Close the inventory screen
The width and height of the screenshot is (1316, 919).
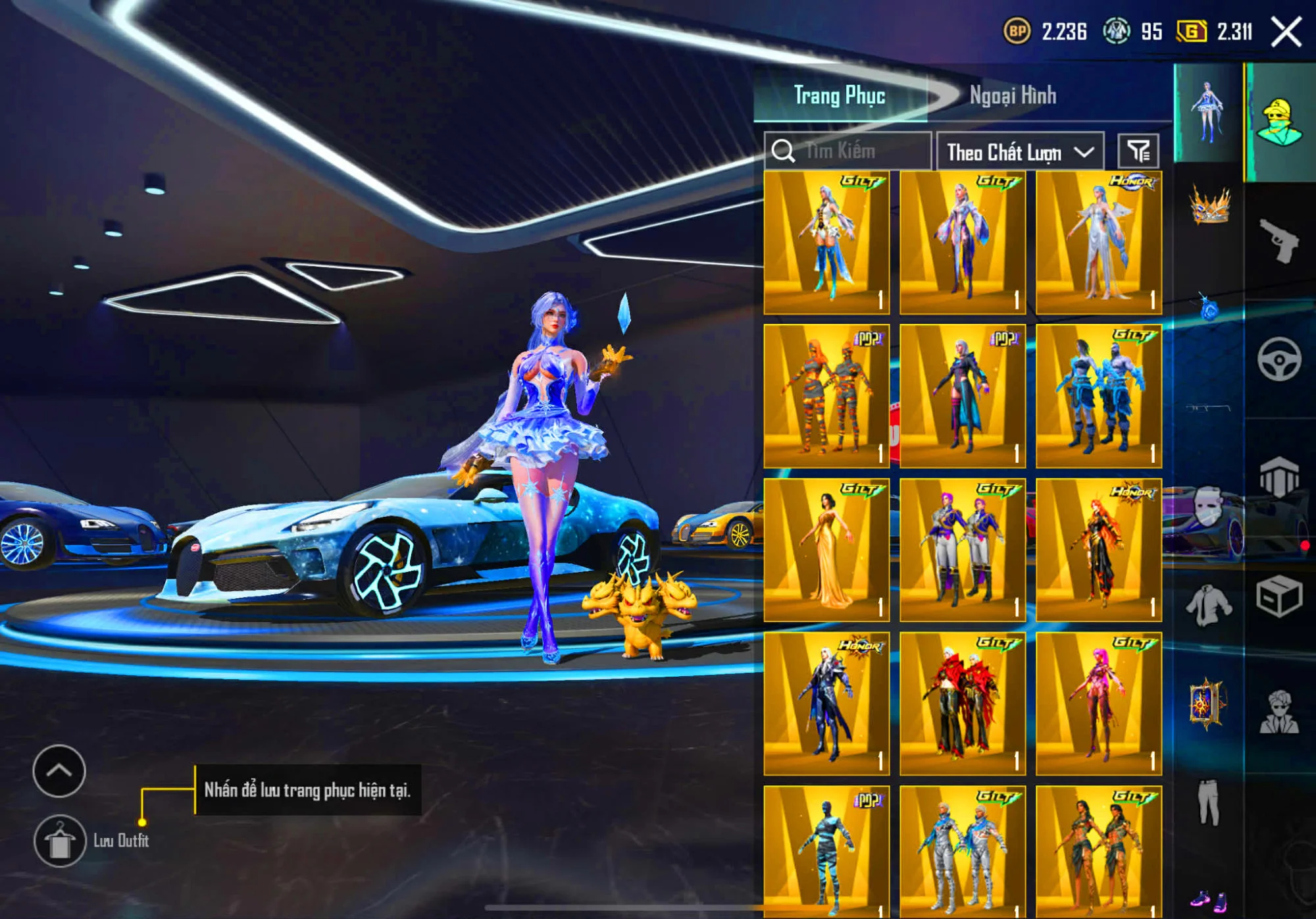tap(1286, 32)
